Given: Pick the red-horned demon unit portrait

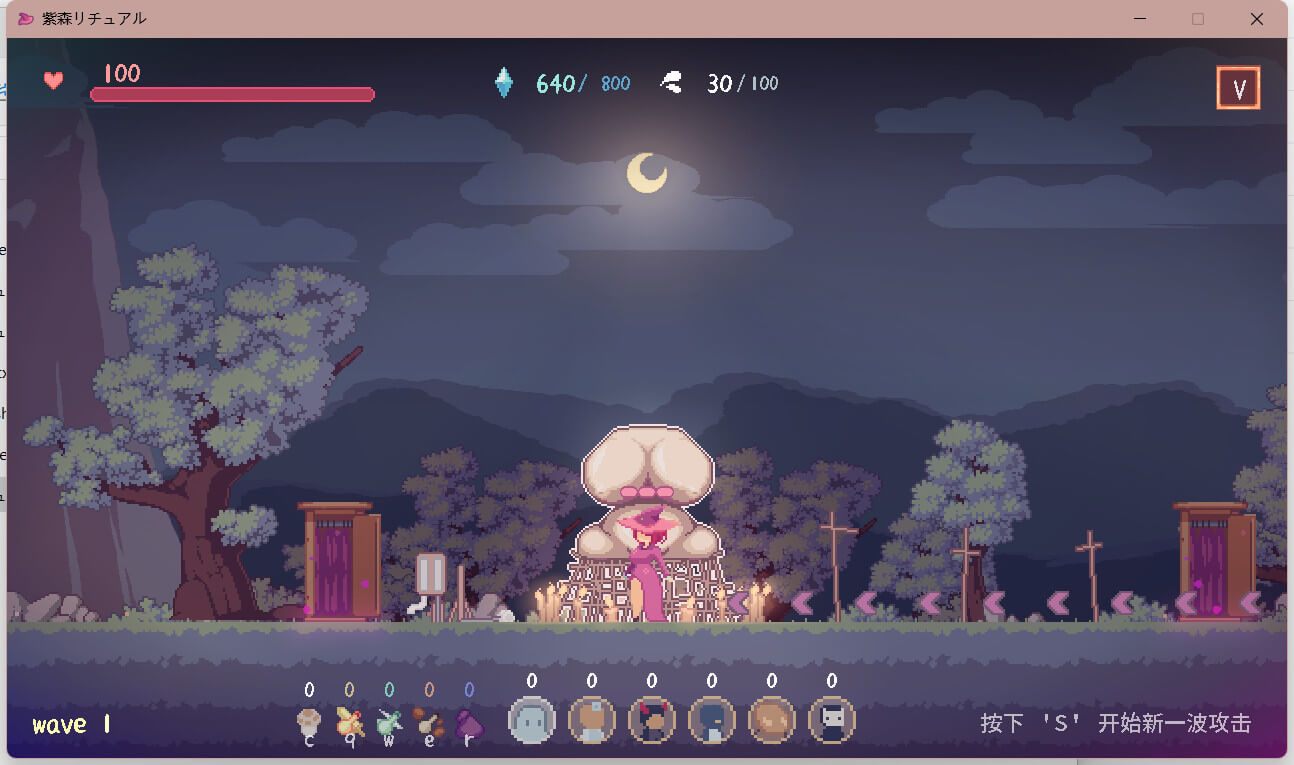Looking at the screenshot, I should (651, 720).
